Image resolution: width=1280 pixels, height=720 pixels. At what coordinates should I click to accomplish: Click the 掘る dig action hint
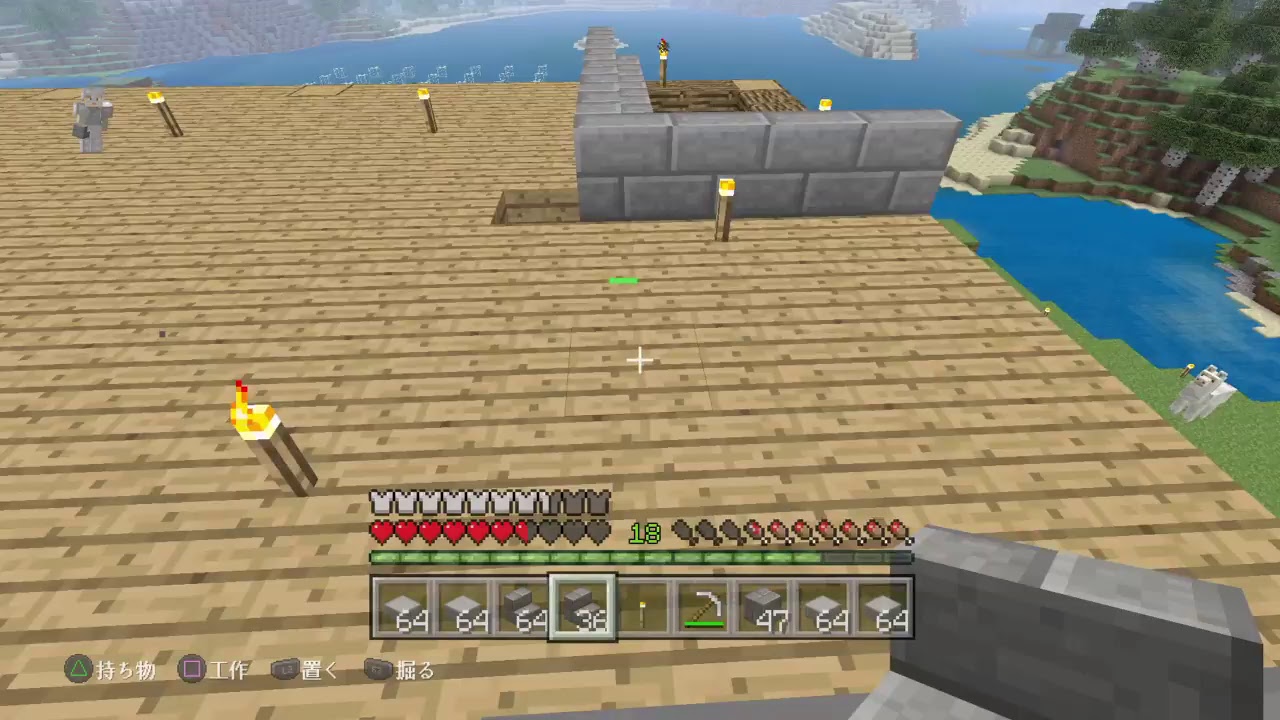click(412, 670)
